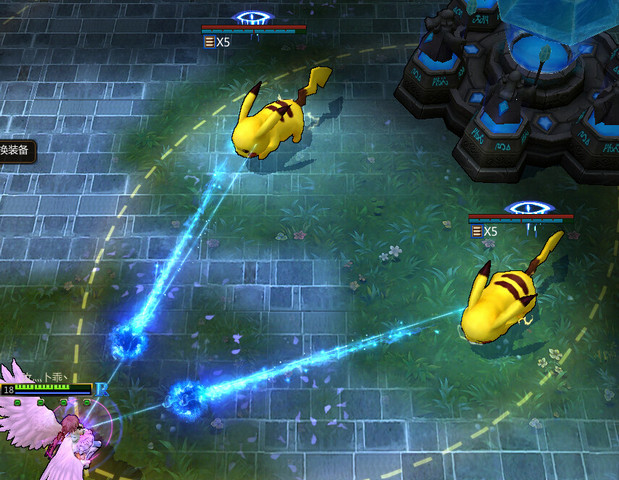
Task: Open the 换装备 equipment swap button
Action: pyautogui.click(x=16, y=151)
